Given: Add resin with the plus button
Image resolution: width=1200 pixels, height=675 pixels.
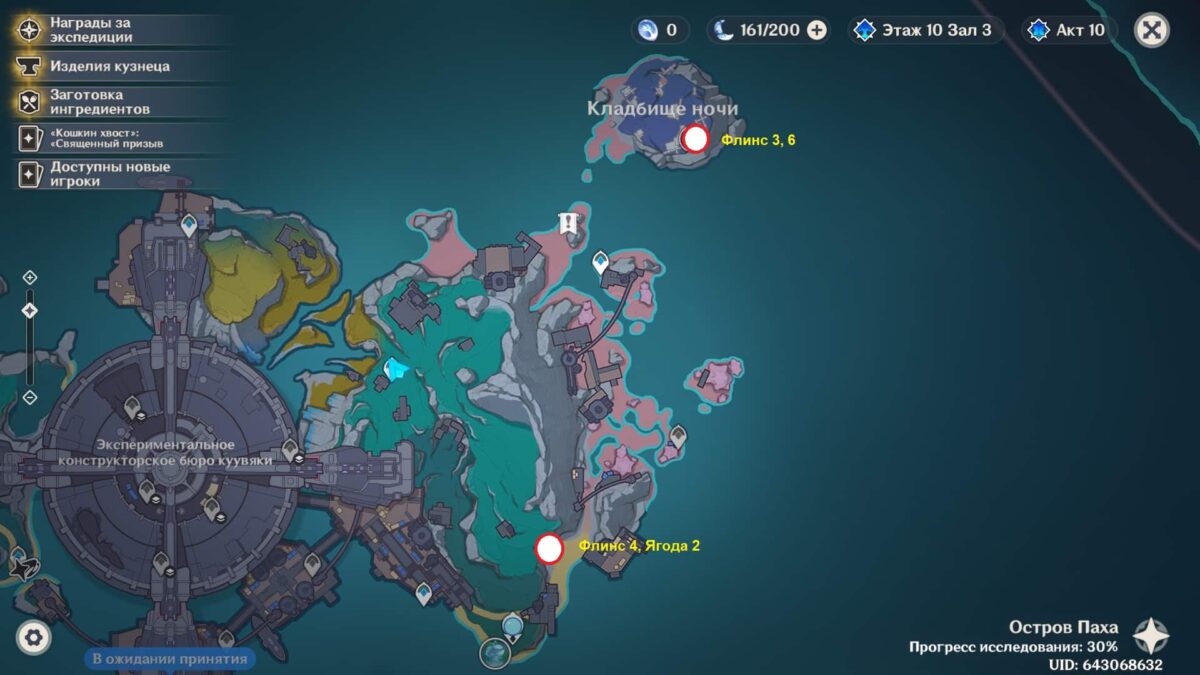Looking at the screenshot, I should pos(817,30).
